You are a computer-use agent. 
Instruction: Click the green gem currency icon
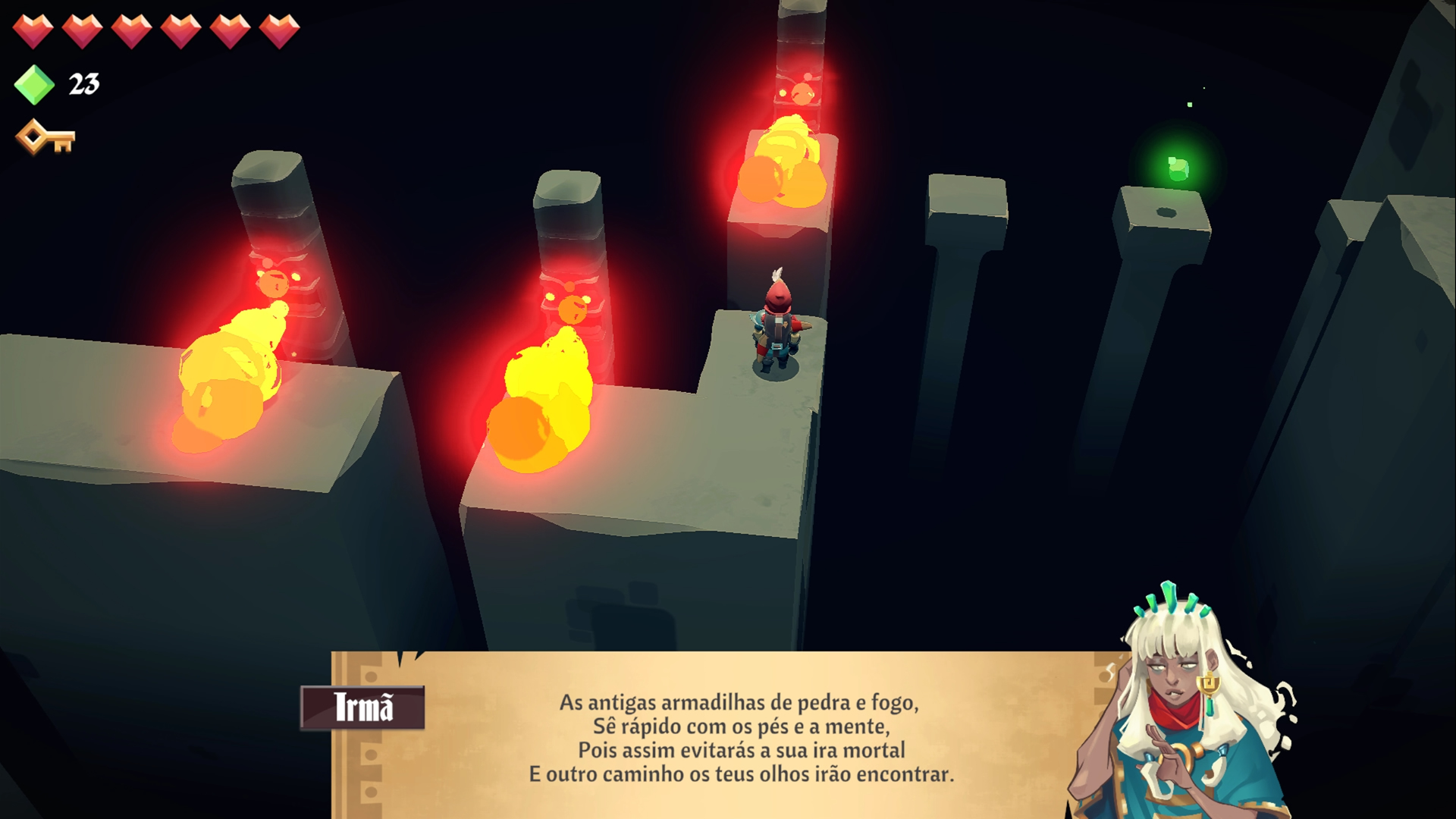(34, 84)
